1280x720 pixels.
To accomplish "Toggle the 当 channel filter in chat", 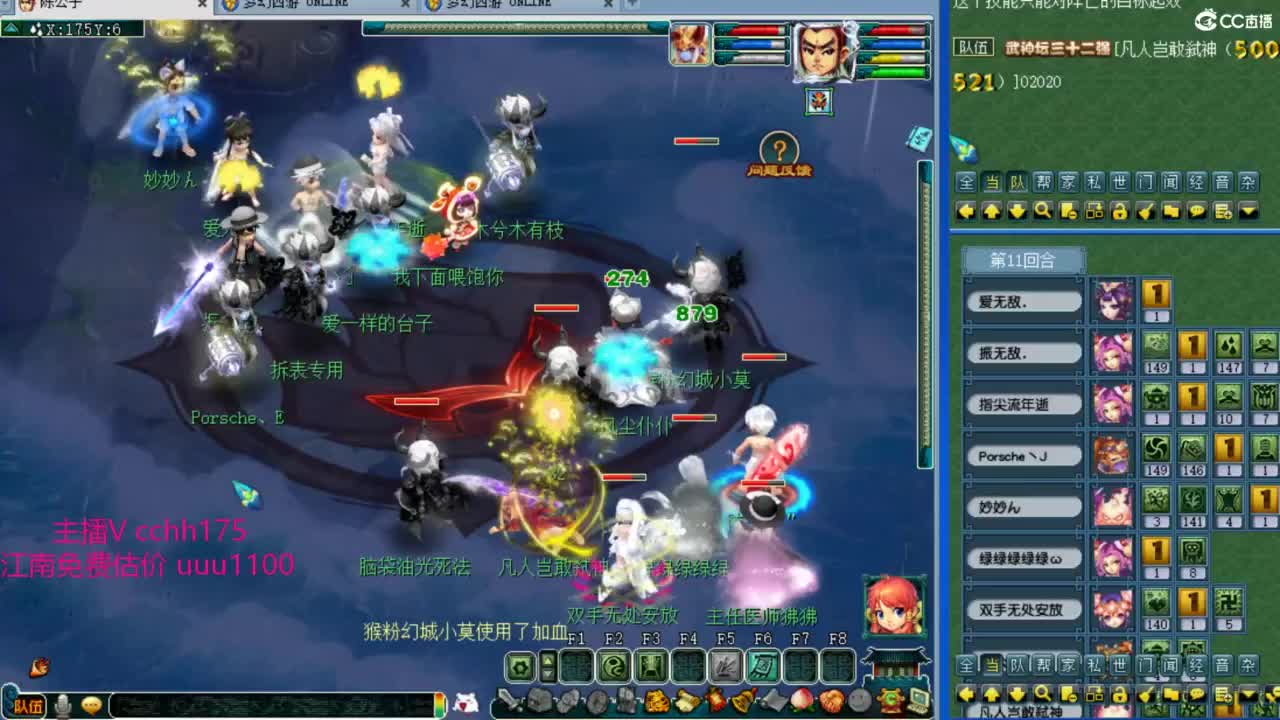I will [992, 181].
